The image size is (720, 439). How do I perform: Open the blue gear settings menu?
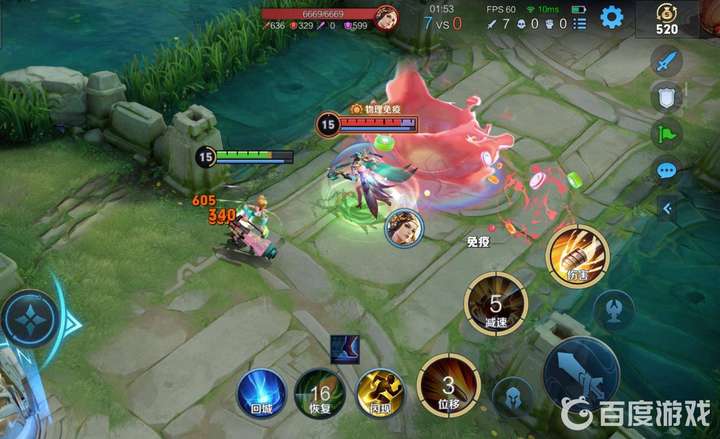click(x=611, y=16)
